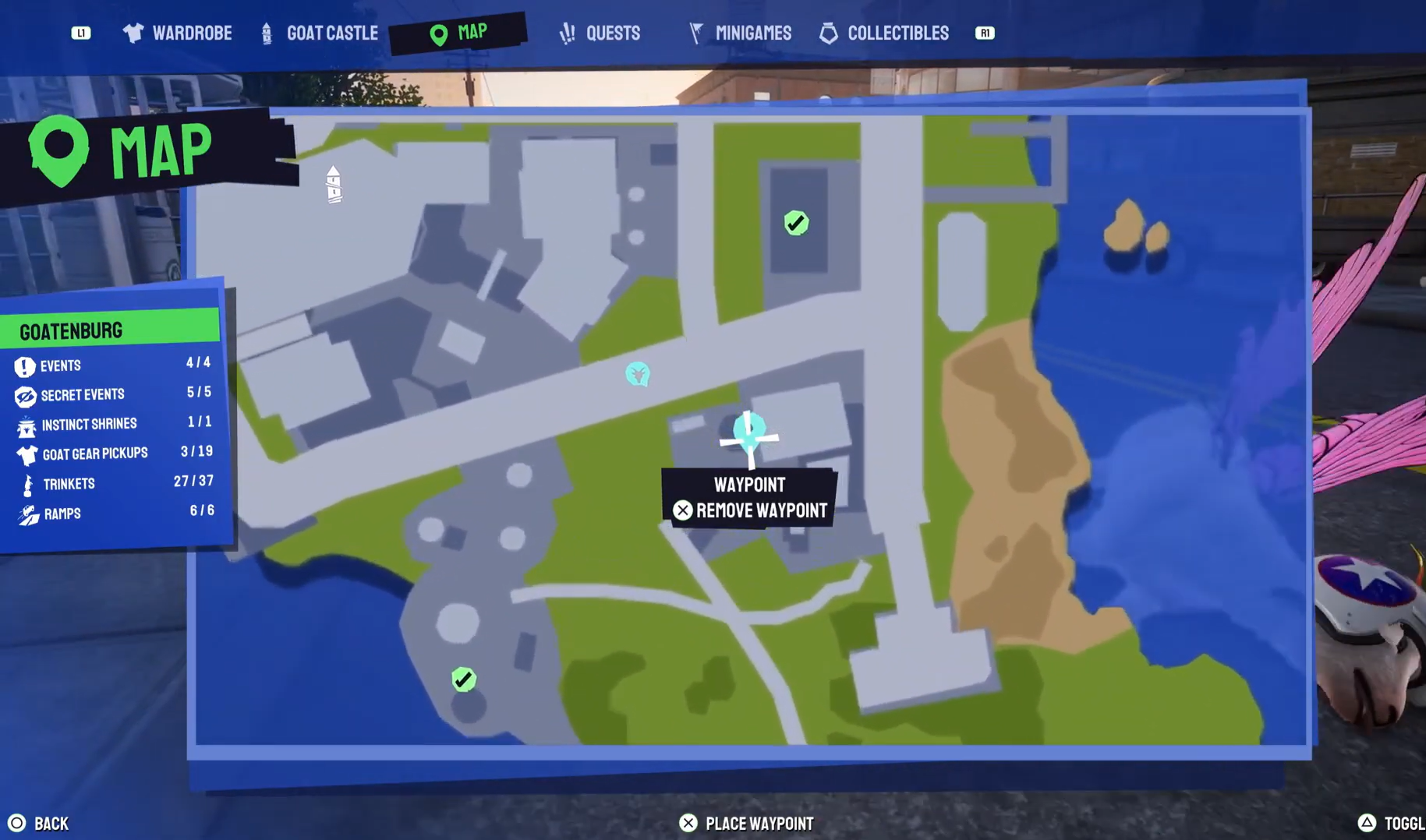Toggle the completed event checkmark near the dock
1426x840 pixels.
[x=463, y=679]
